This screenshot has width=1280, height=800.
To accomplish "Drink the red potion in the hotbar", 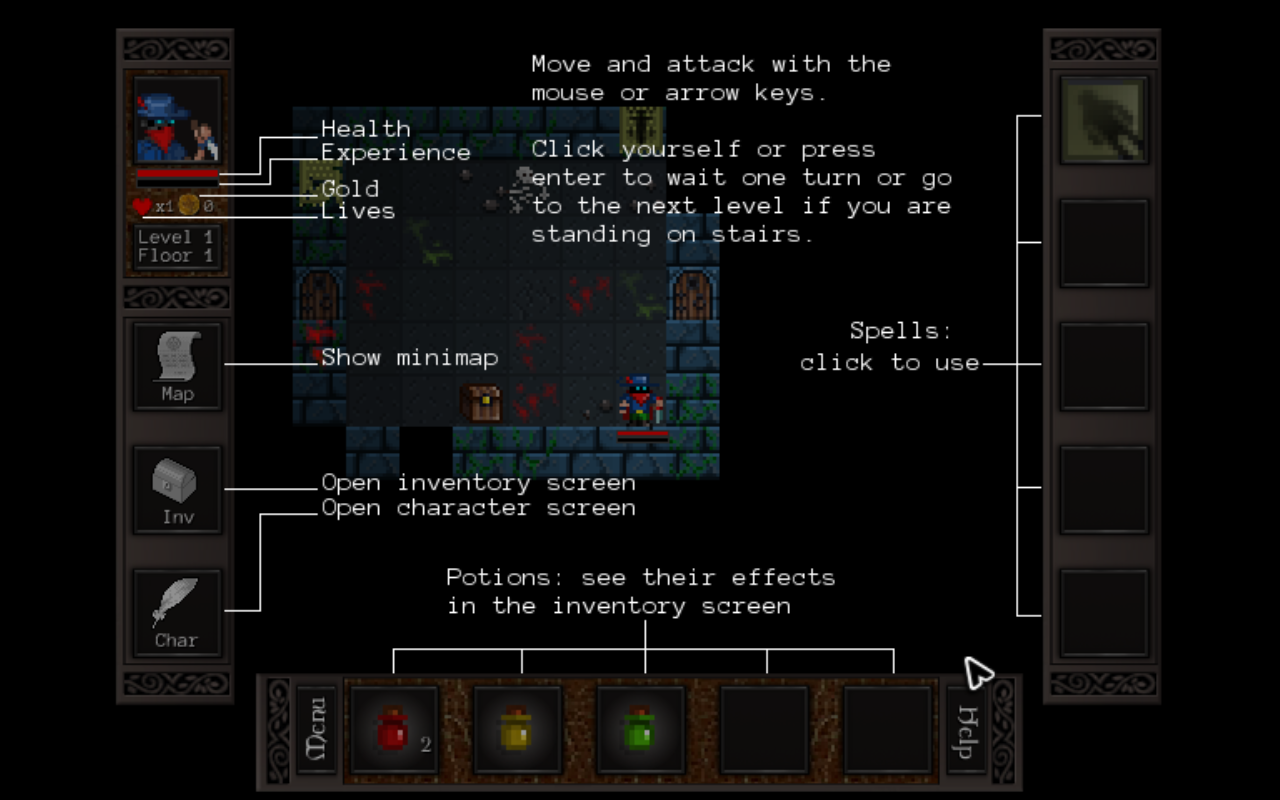I will (x=393, y=728).
